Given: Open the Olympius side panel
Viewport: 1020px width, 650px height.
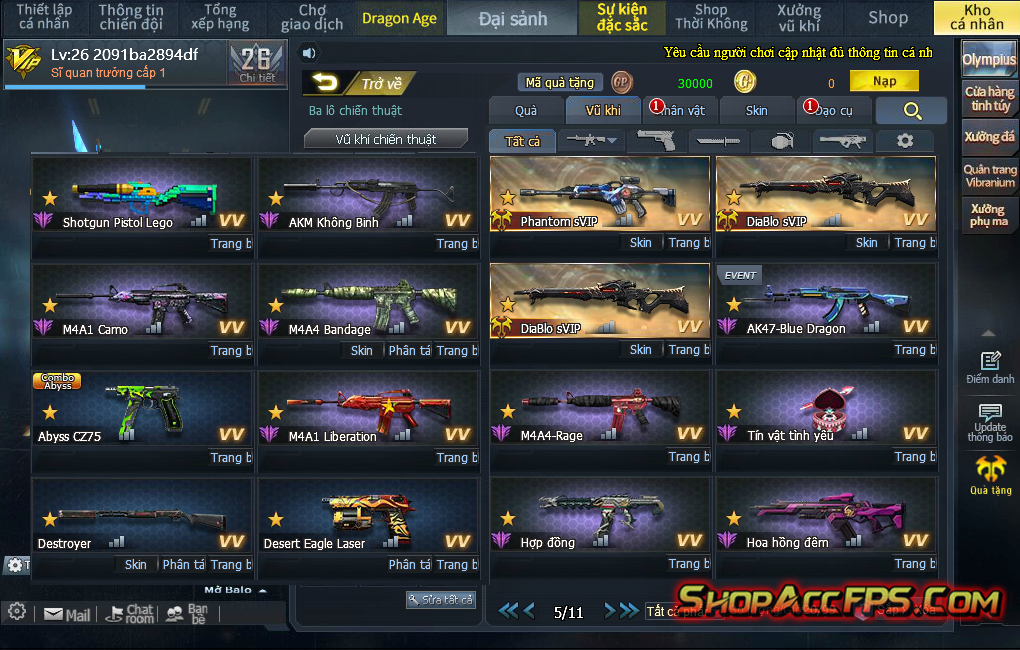Looking at the screenshot, I should point(989,60).
